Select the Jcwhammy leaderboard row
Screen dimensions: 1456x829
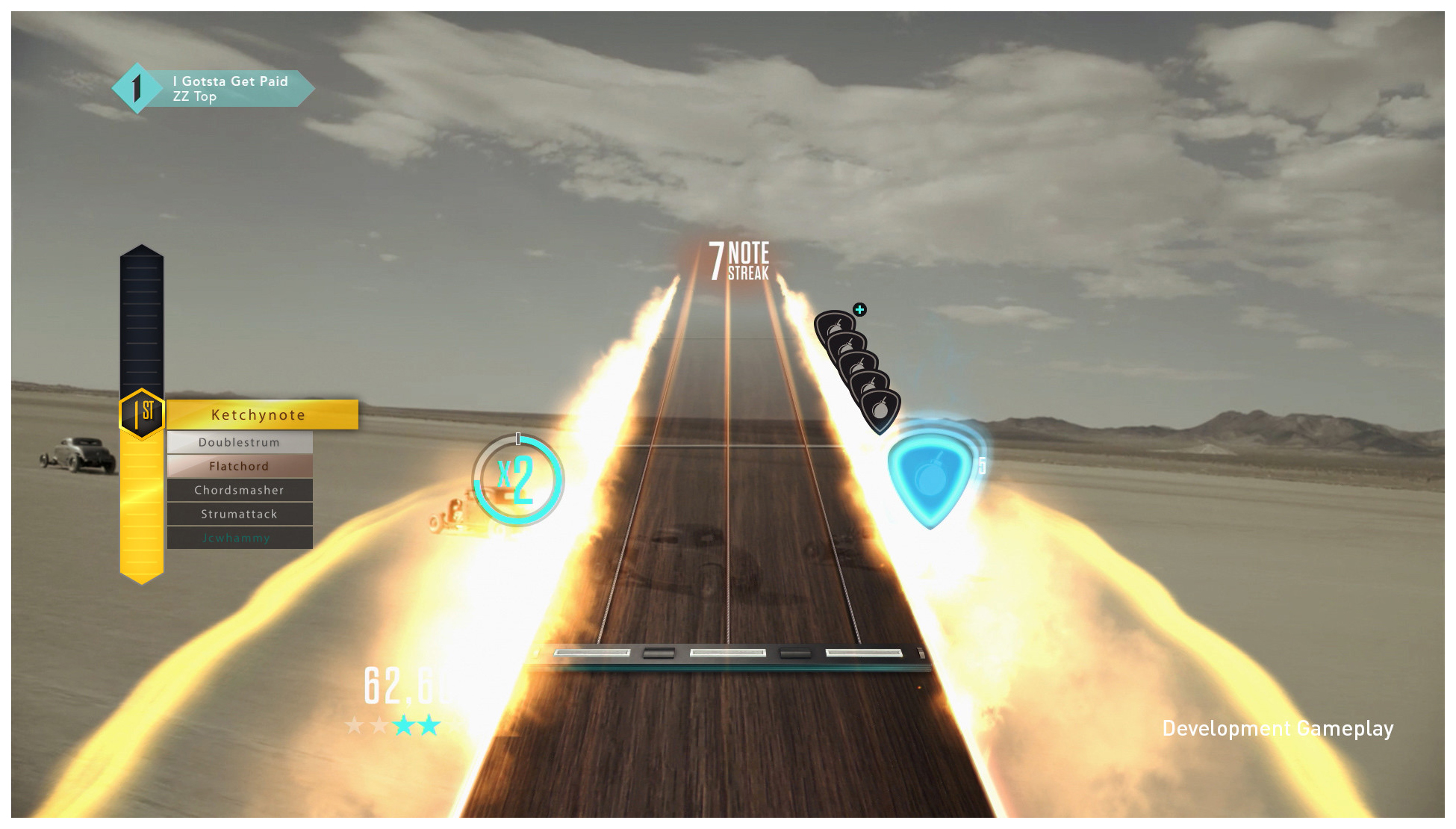pos(239,538)
